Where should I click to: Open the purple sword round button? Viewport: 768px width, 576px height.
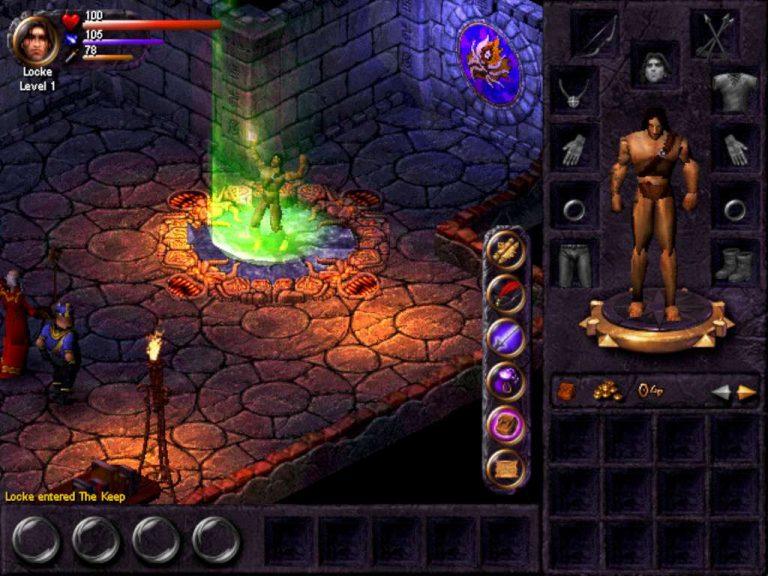coord(506,337)
